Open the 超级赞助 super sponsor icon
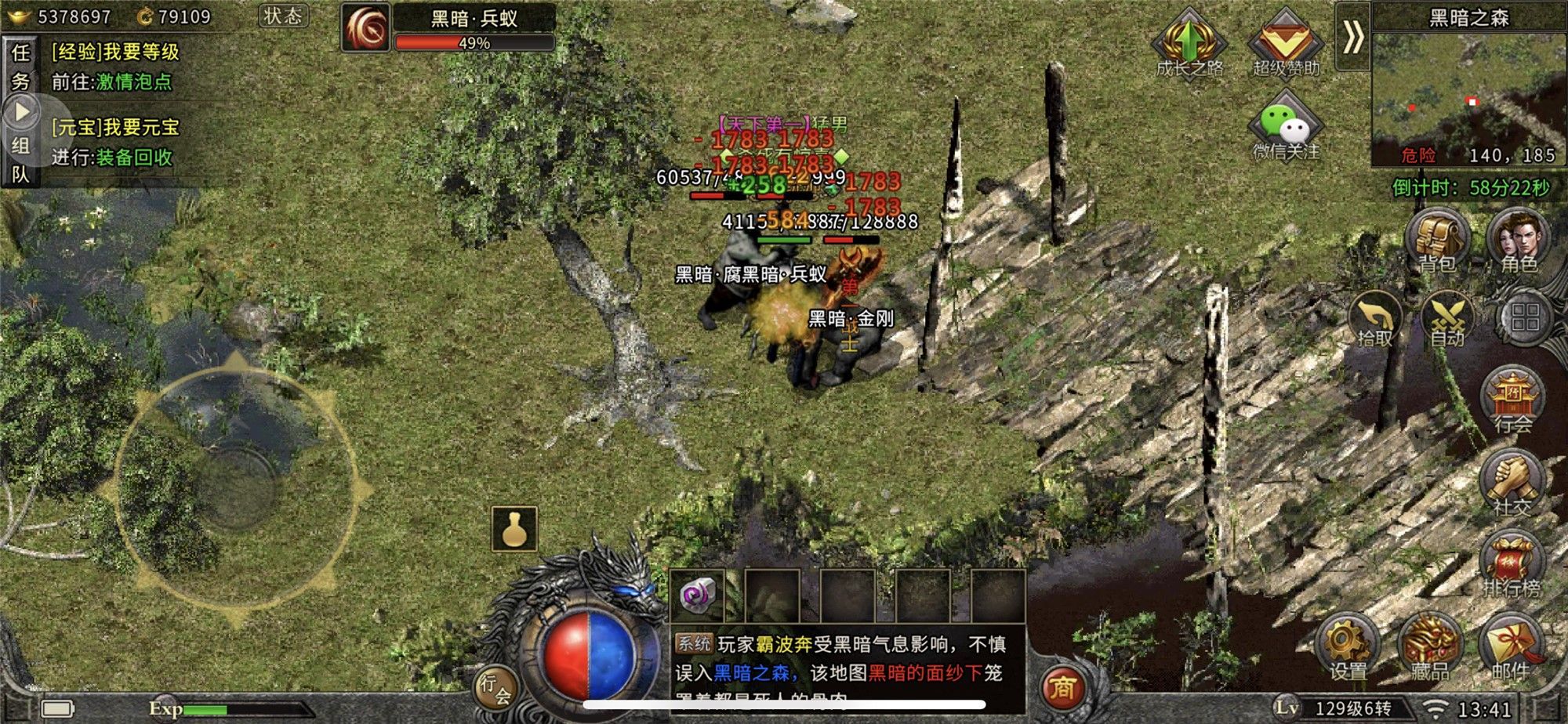The width and height of the screenshot is (1568, 724). (1286, 42)
